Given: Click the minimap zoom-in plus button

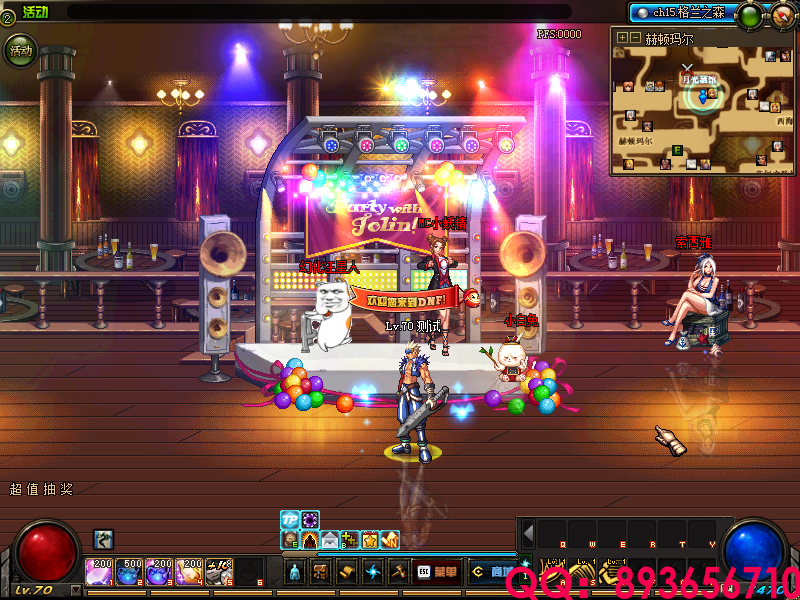Looking at the screenshot, I should click(x=622, y=37).
